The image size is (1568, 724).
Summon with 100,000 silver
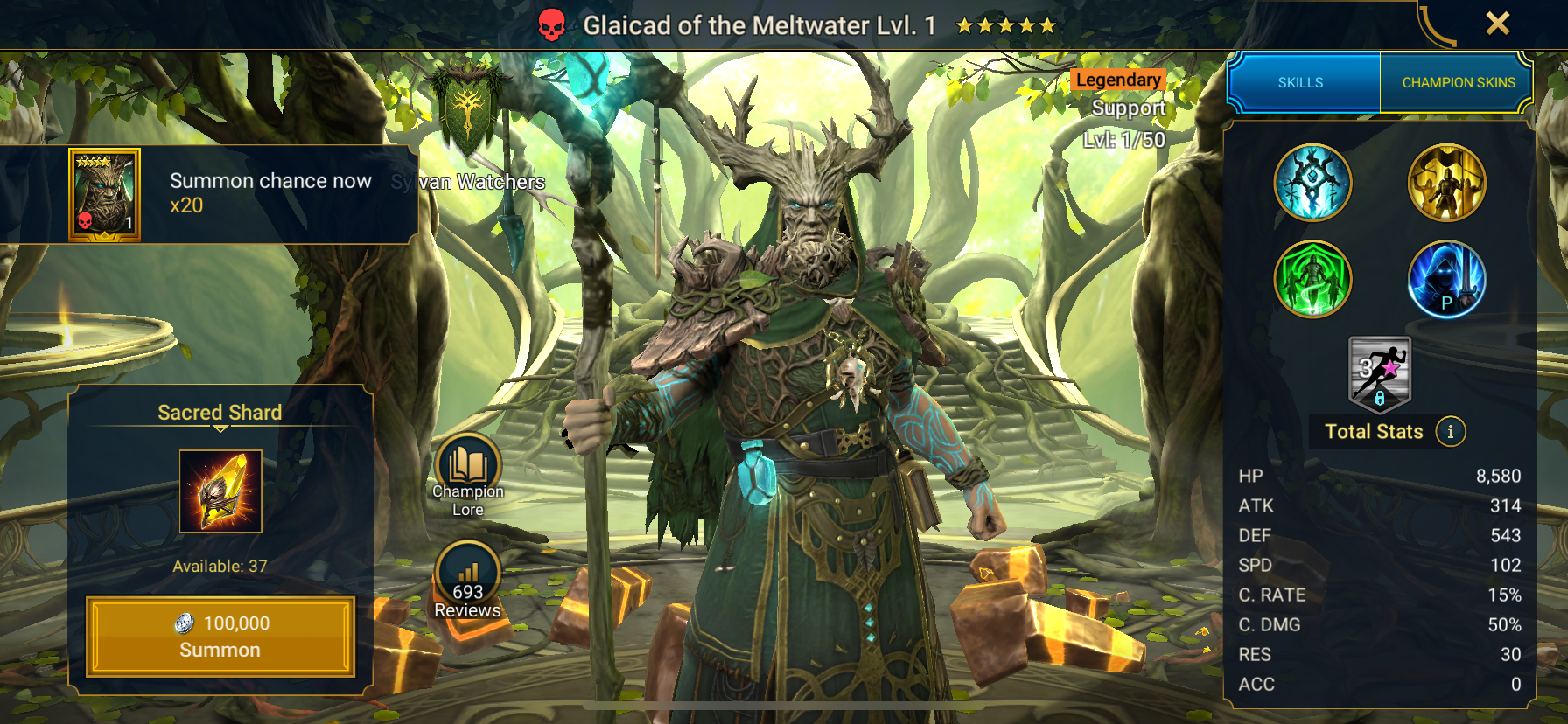tap(220, 637)
